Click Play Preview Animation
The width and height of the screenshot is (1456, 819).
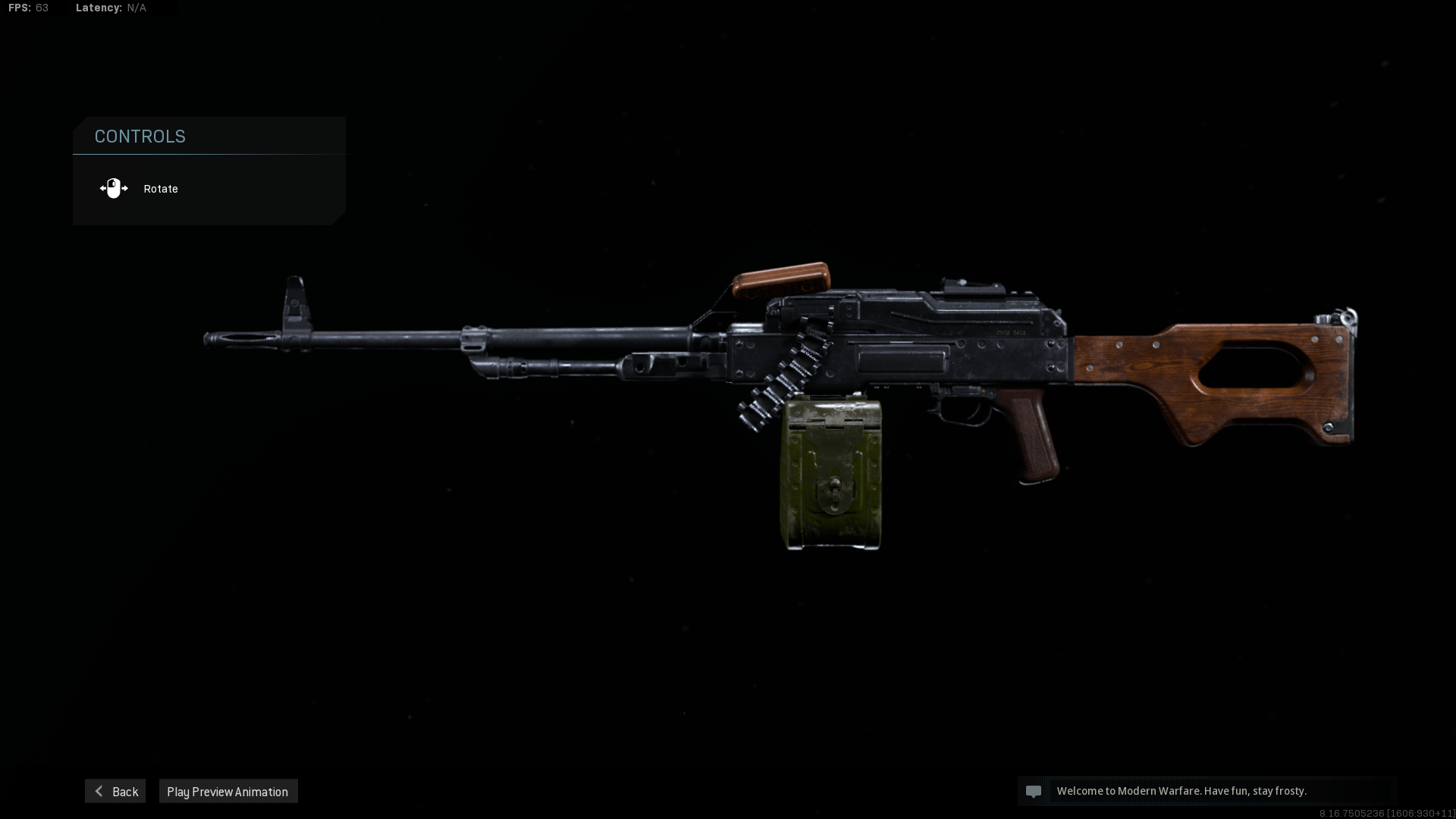pyautogui.click(x=227, y=791)
